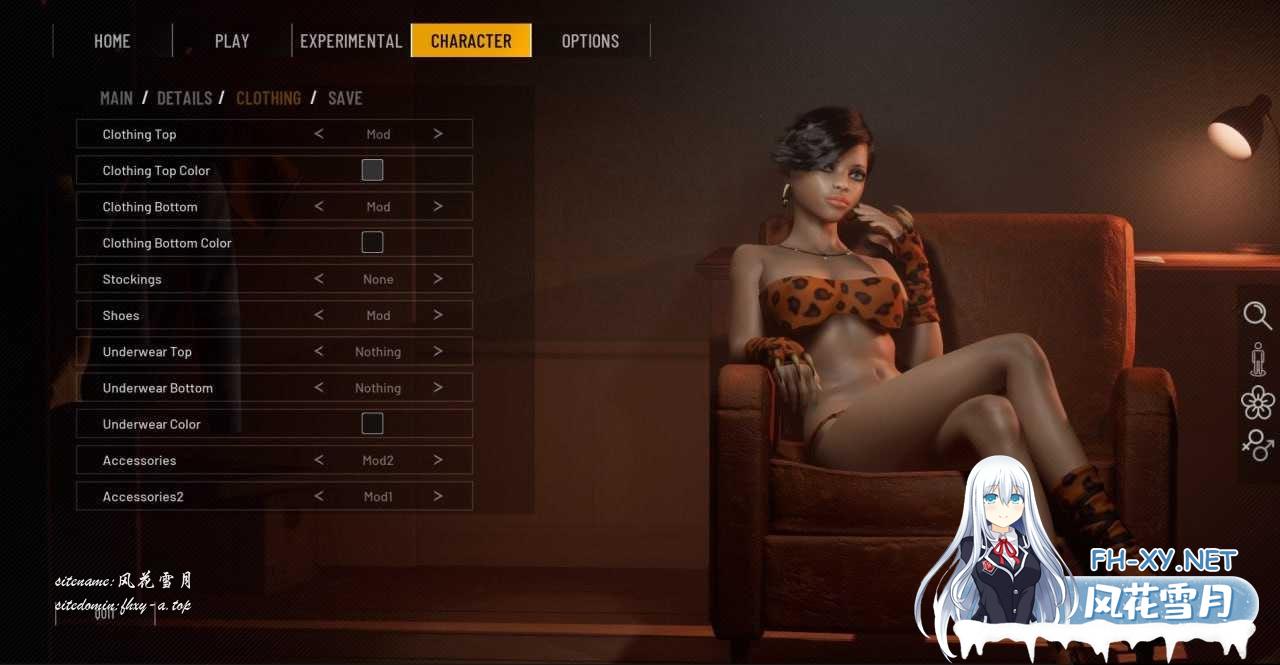
Task: Cycle Shoes to the previous option
Action: point(319,315)
